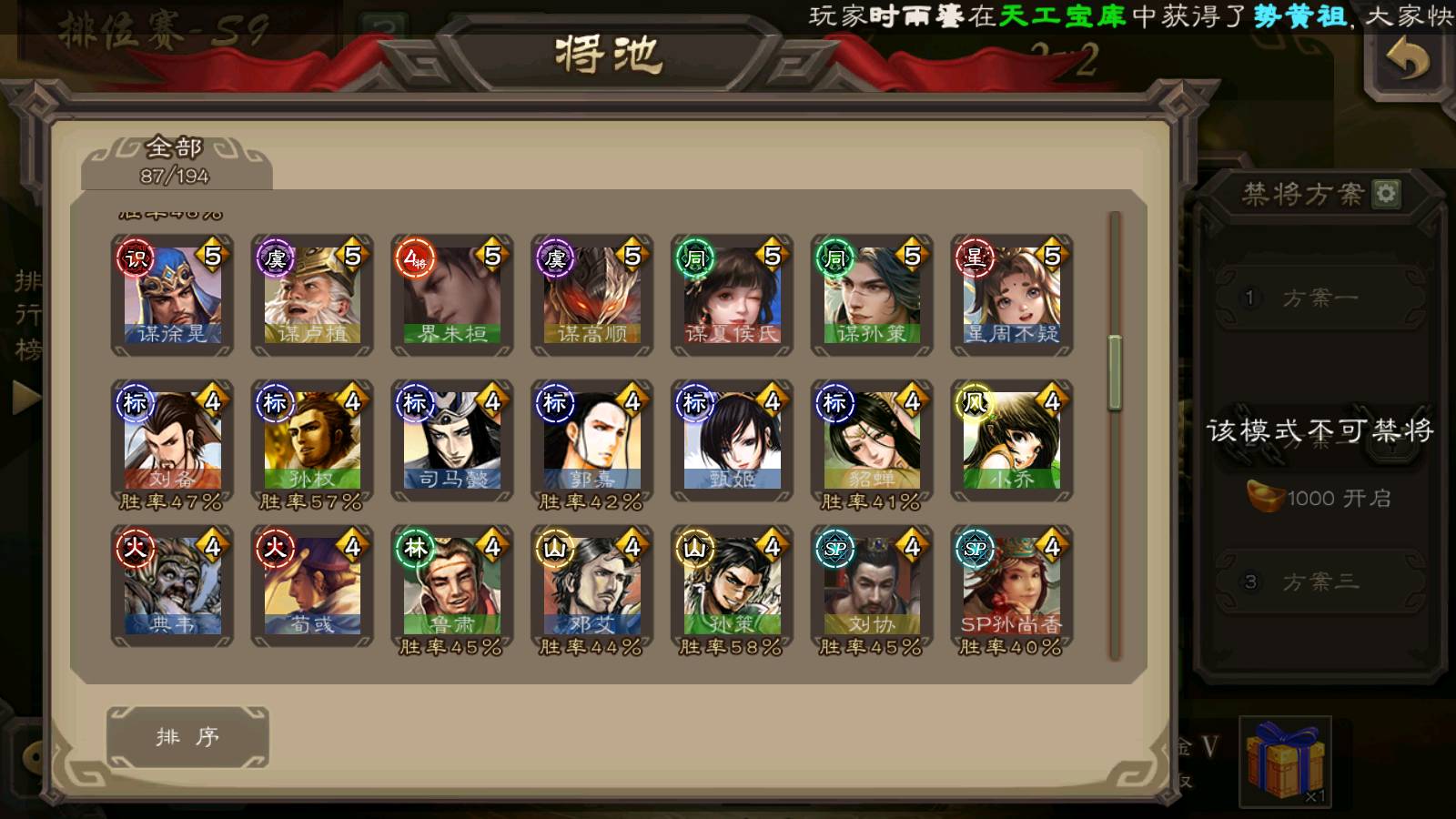Screen dimensions: 1456x819
Task: Select the 典韦 general card
Action: [x=172, y=586]
